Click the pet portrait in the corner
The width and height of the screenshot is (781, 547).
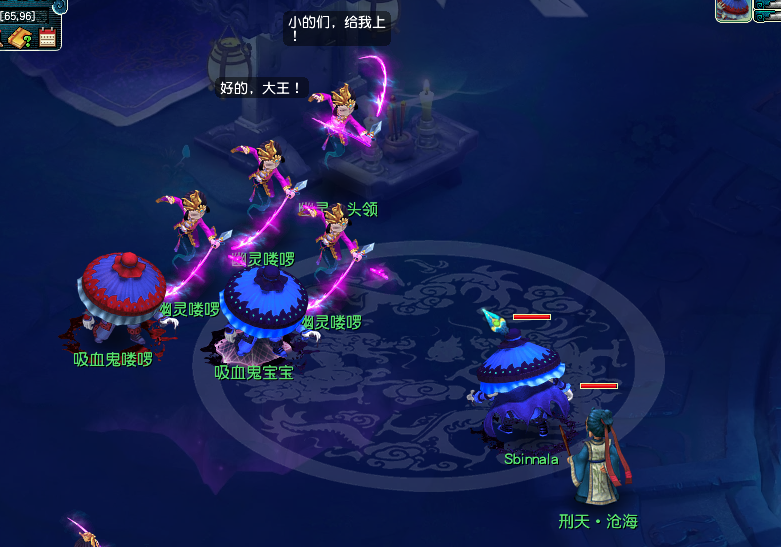[733, 10]
